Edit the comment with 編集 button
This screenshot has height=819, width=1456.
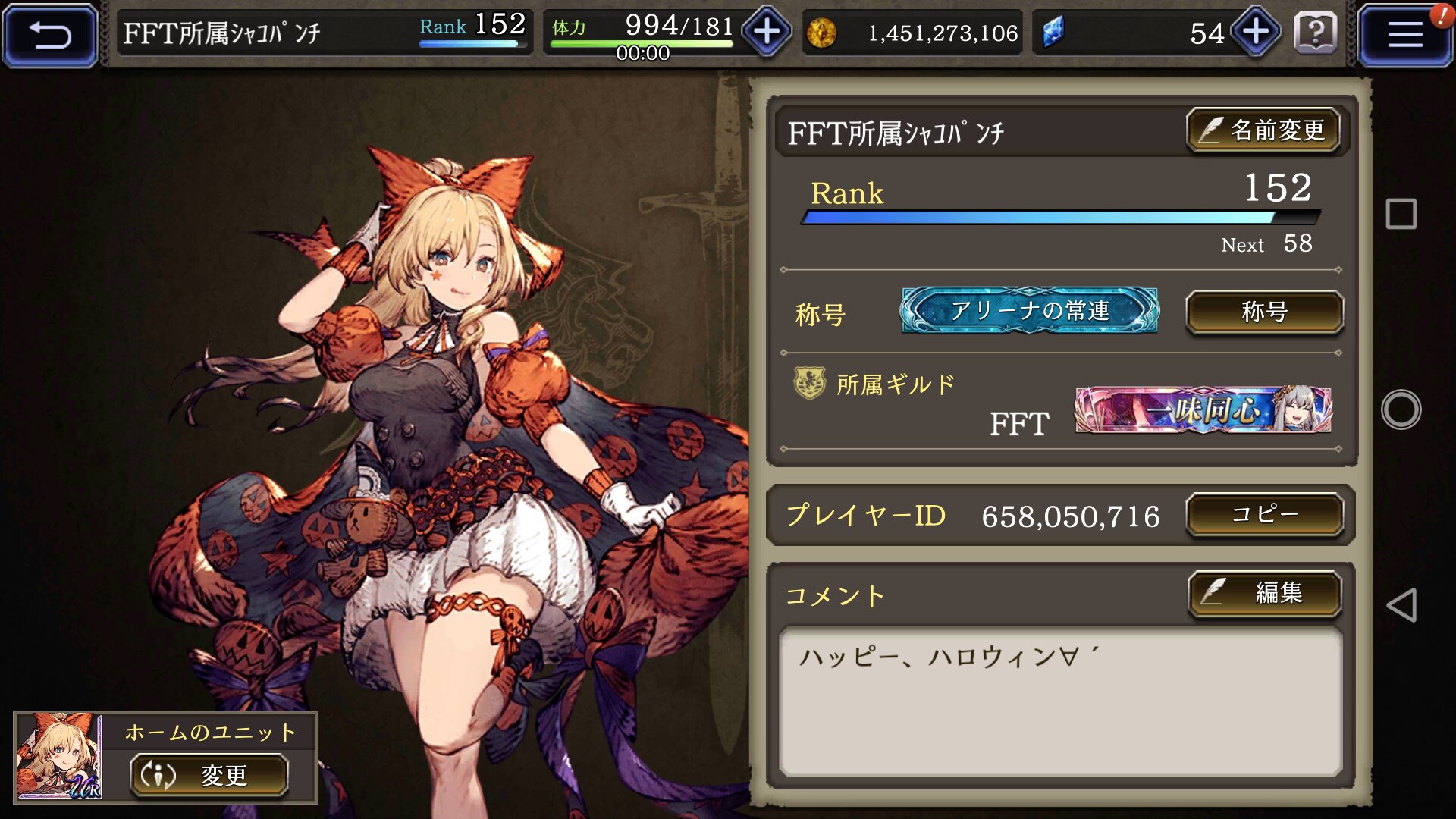click(1264, 592)
